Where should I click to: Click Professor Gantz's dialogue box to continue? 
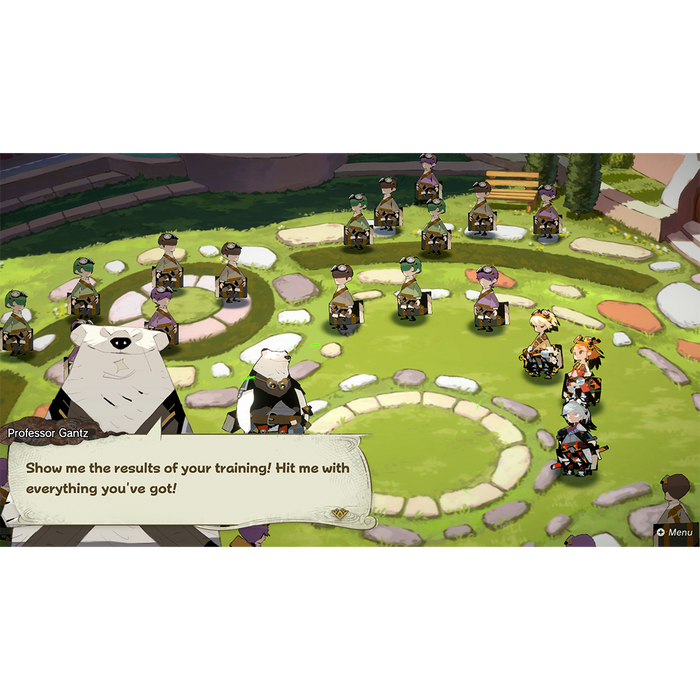[x=190, y=480]
